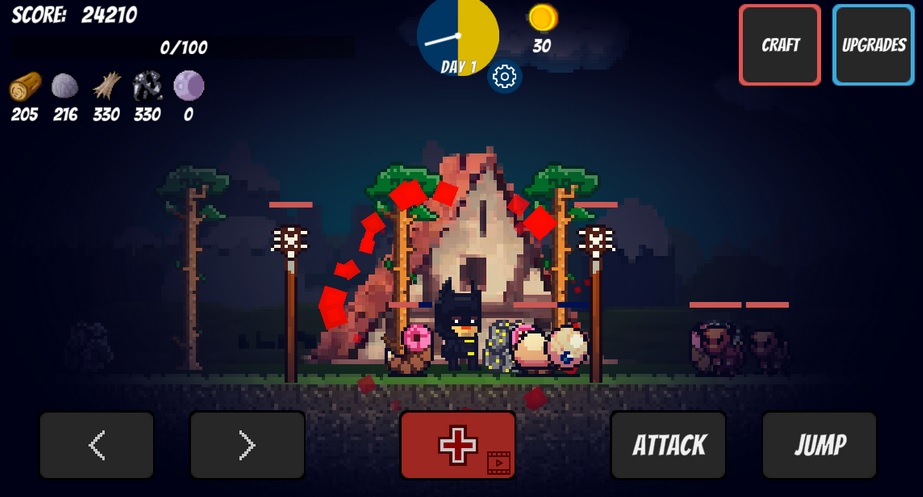923x497 pixels.
Task: Open the Craft menu
Action: (x=780, y=45)
